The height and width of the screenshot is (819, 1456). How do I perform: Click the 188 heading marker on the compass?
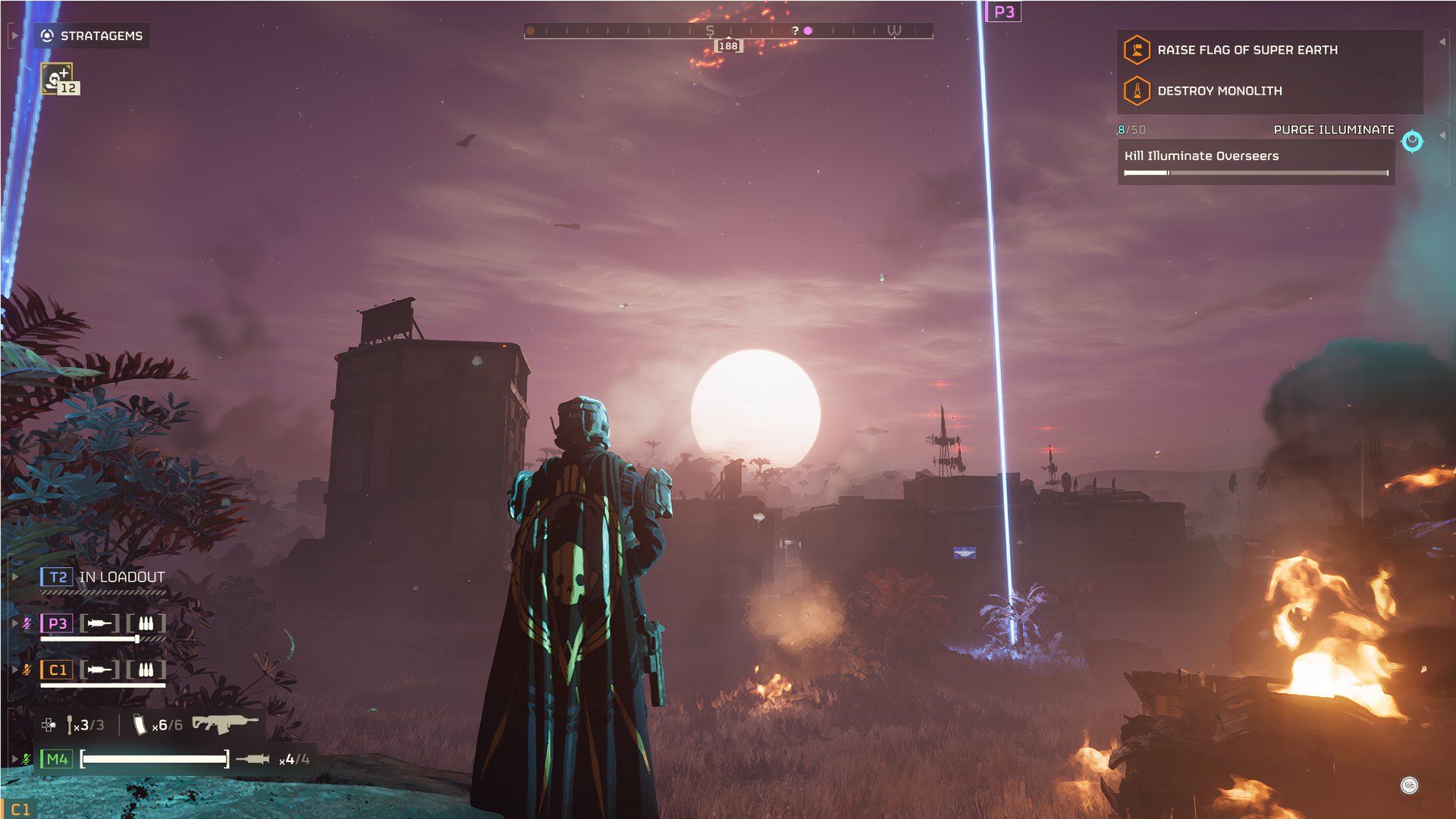pos(728,45)
